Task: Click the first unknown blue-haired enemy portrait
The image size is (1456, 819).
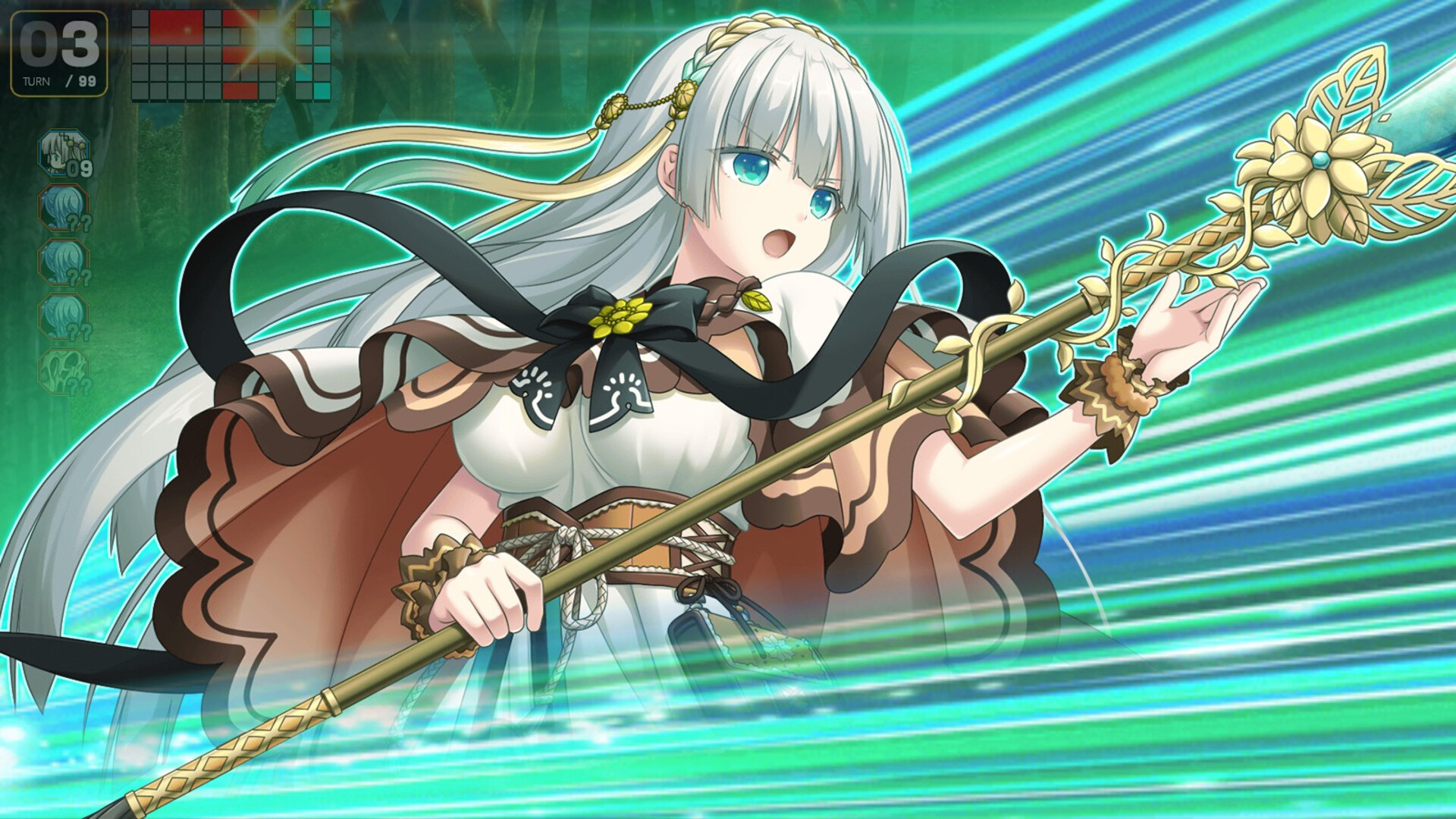Action: pyautogui.click(x=65, y=209)
